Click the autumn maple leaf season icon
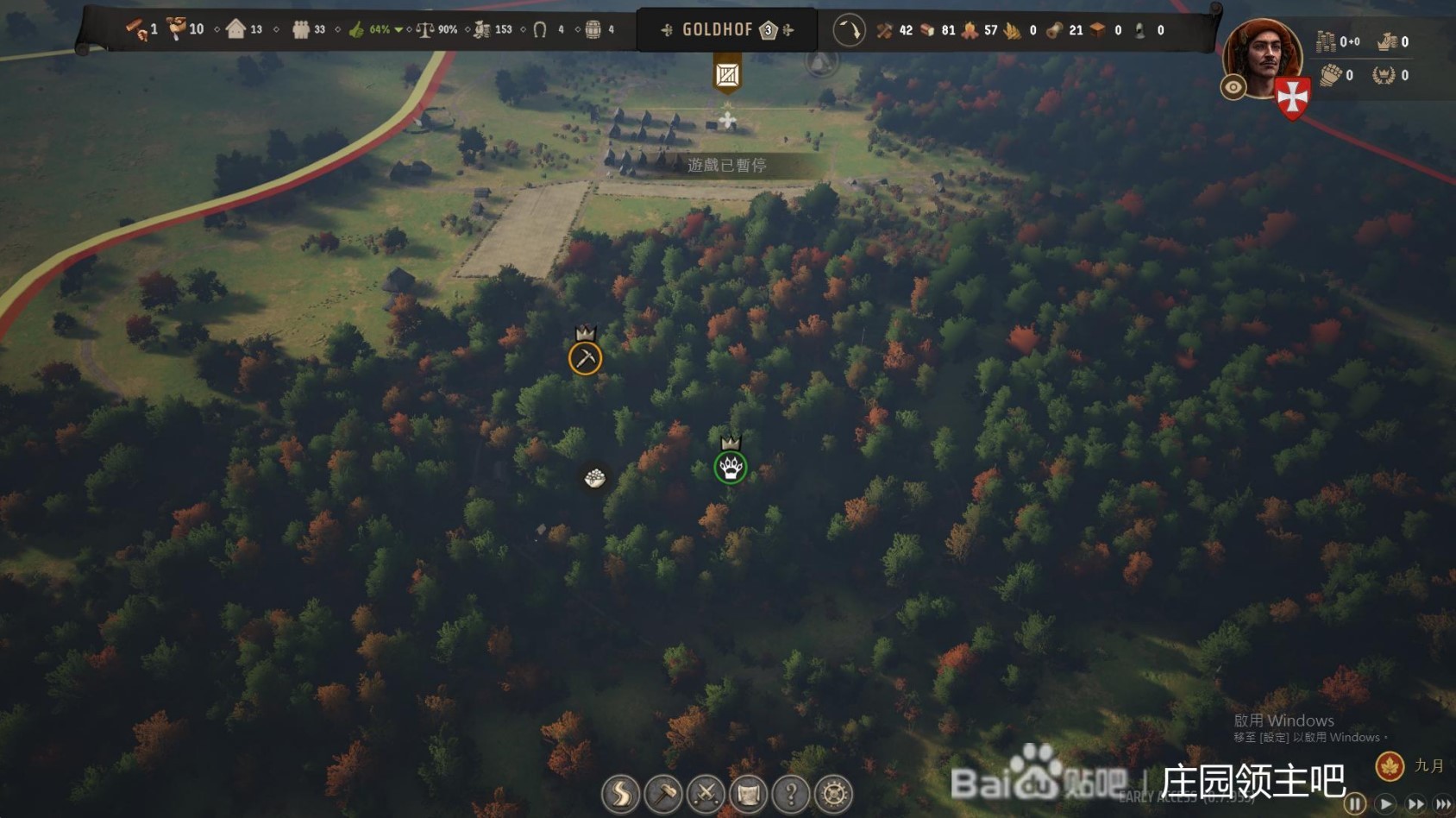 (x=1390, y=765)
